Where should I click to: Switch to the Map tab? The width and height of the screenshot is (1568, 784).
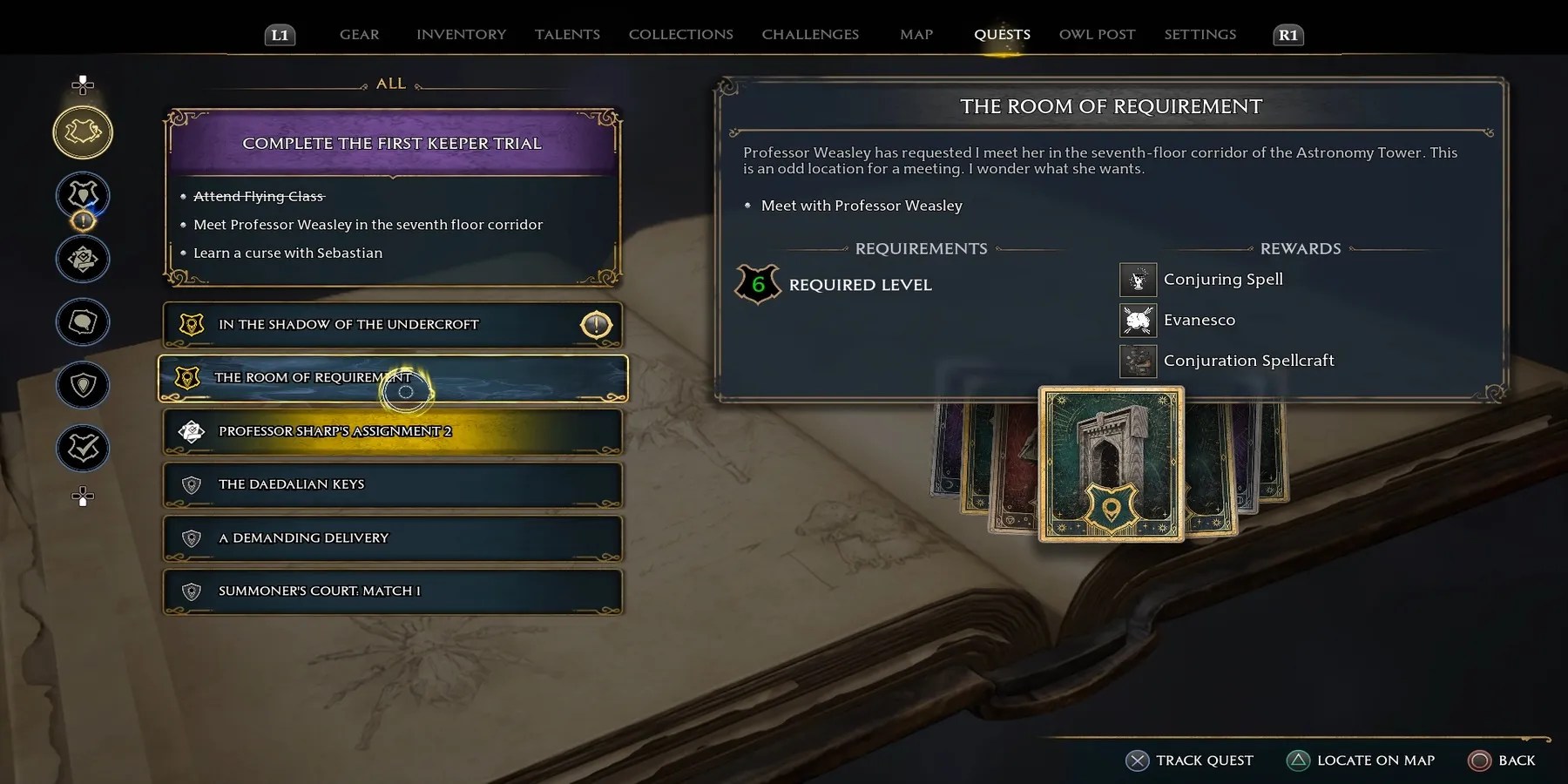[916, 34]
